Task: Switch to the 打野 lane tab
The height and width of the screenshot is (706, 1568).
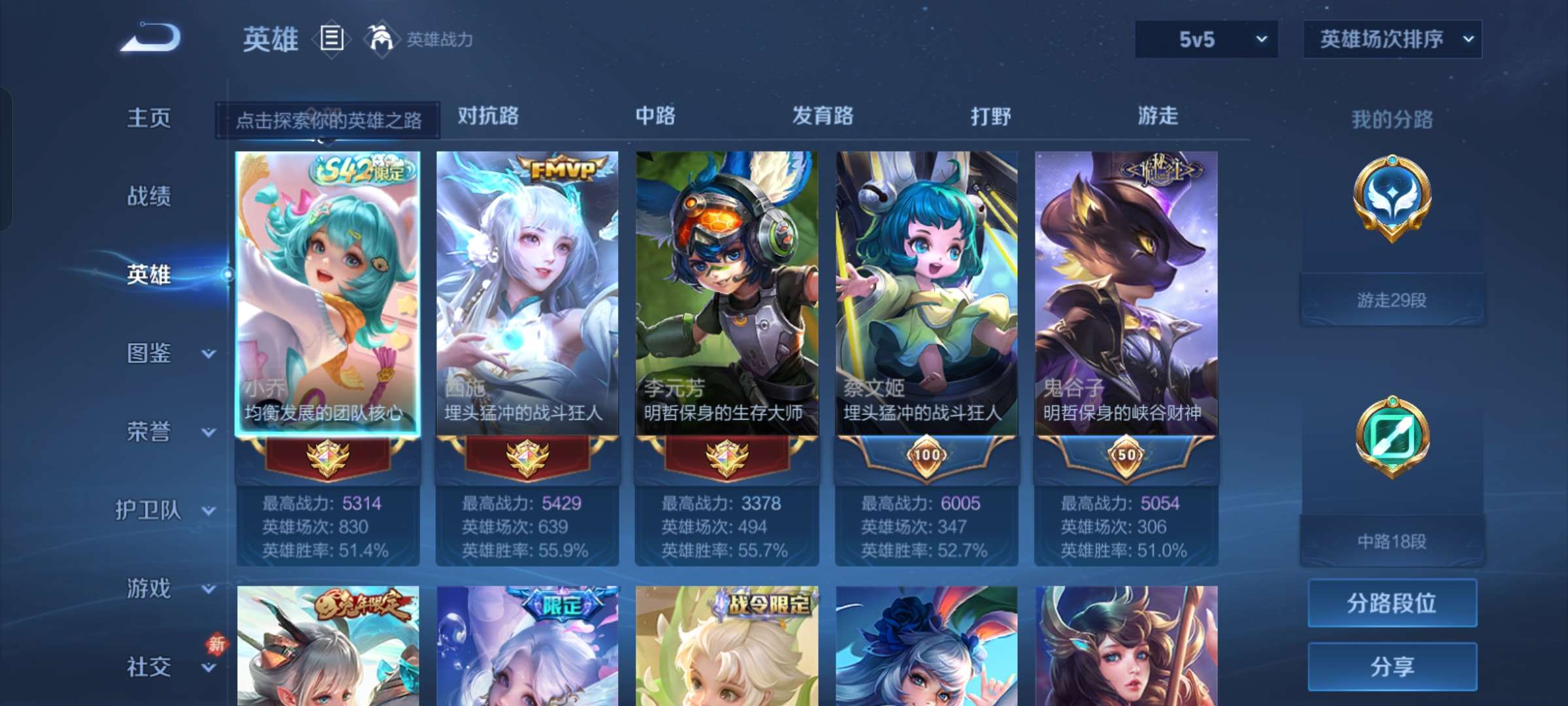Action: 990,116
